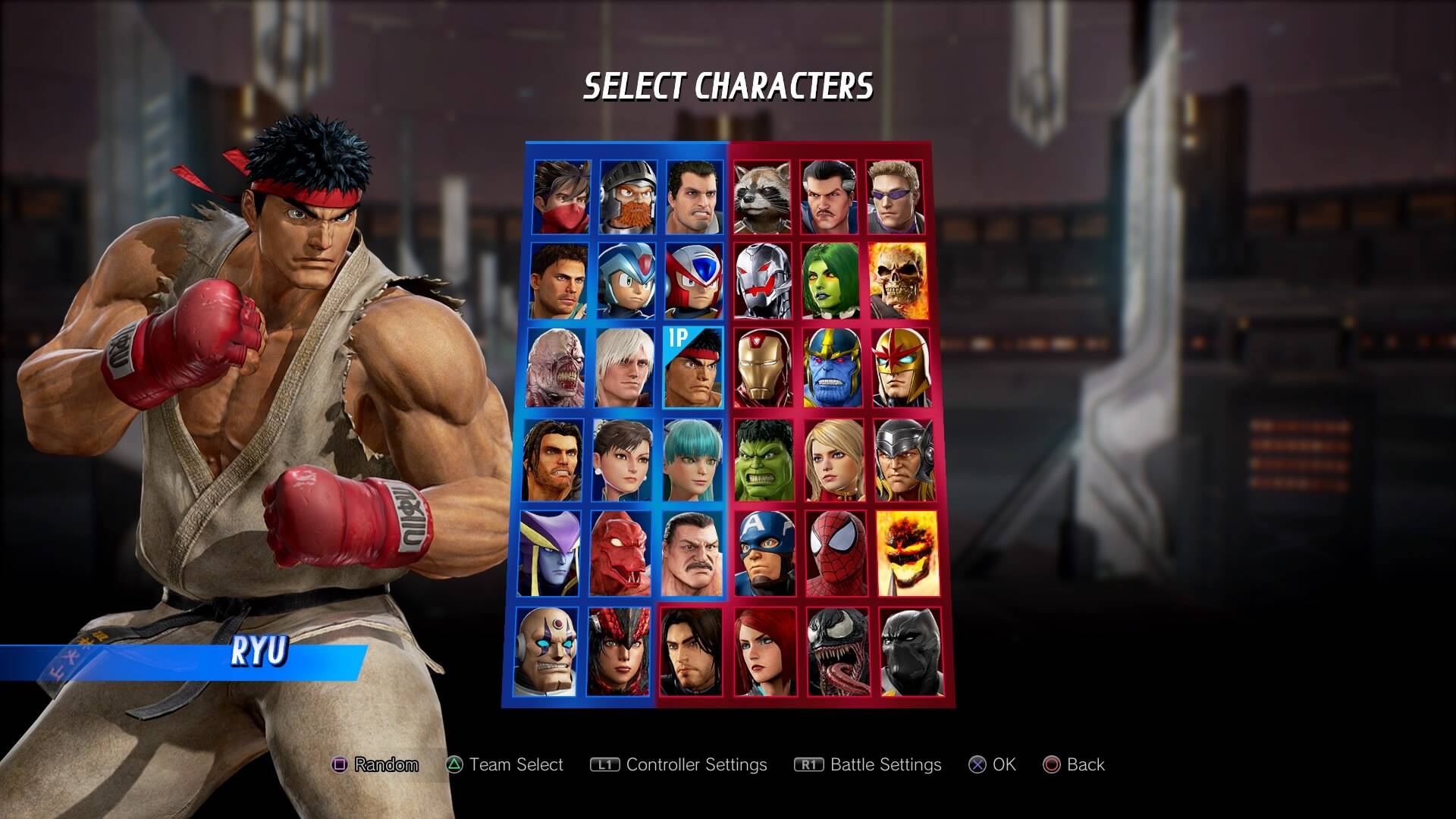Select Black Panther's portrait
The height and width of the screenshot is (819, 1456).
pos(911,652)
